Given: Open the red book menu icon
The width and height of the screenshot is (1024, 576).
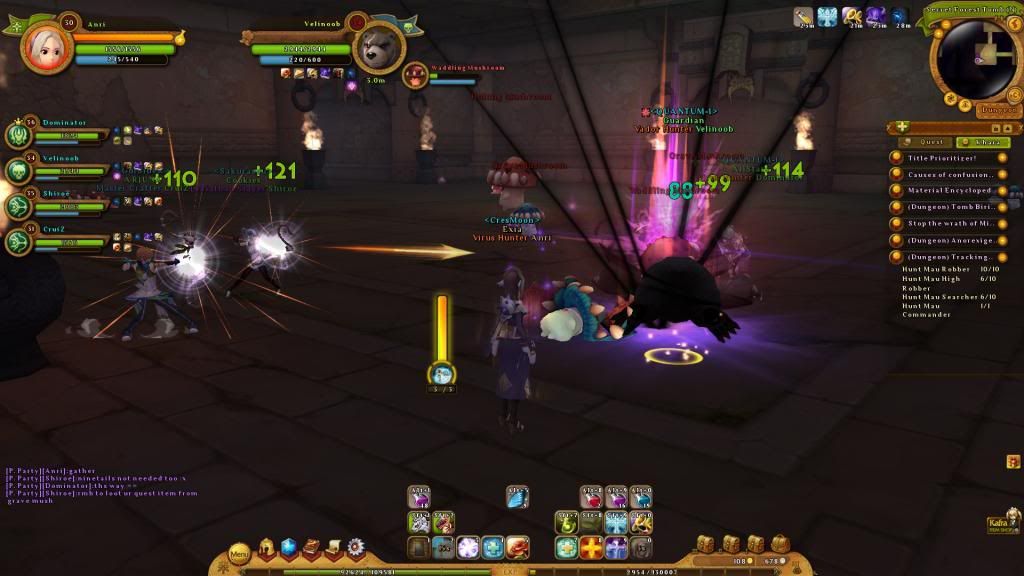Looking at the screenshot, I should [311, 548].
